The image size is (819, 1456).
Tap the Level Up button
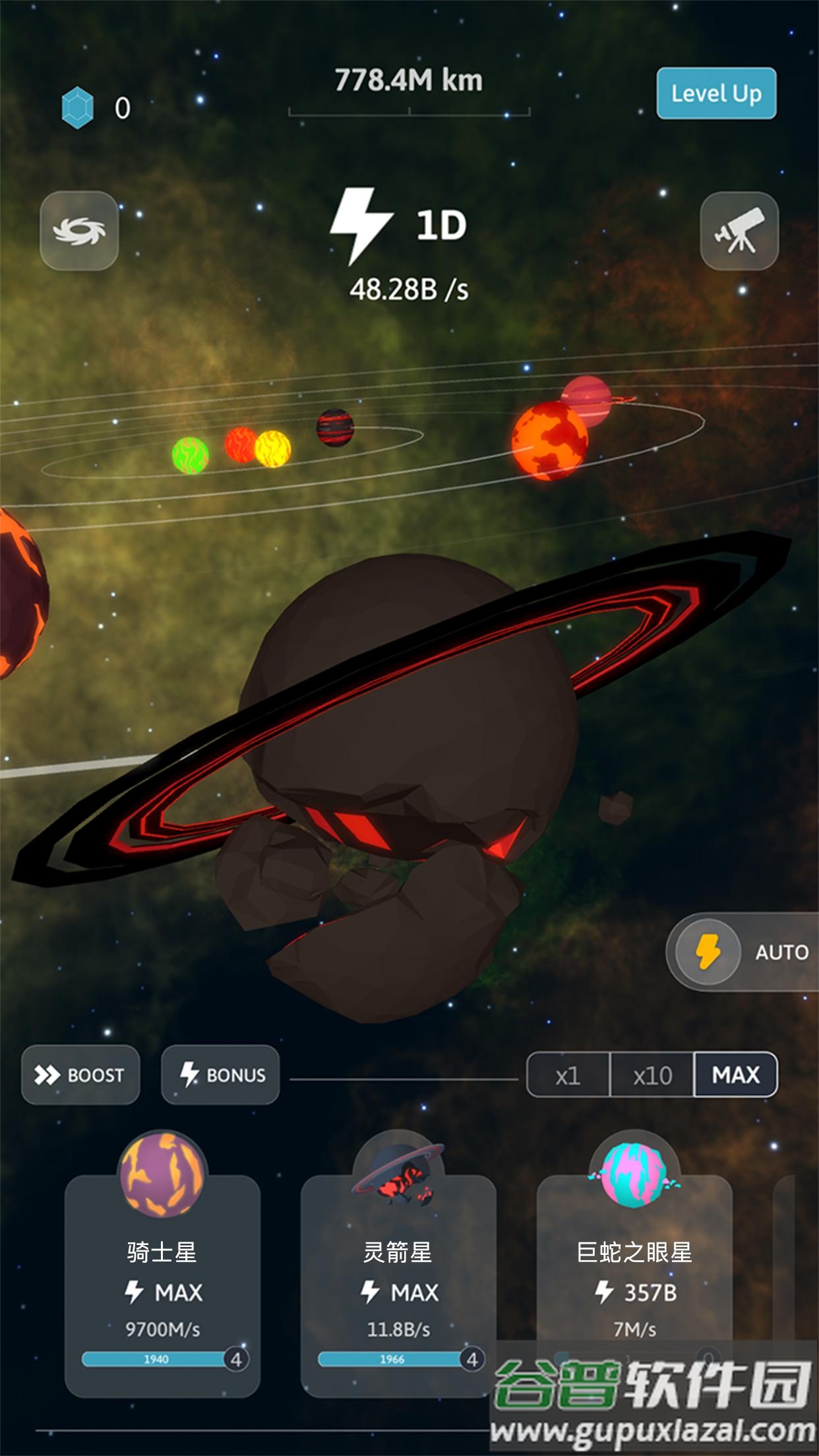pyautogui.click(x=716, y=93)
